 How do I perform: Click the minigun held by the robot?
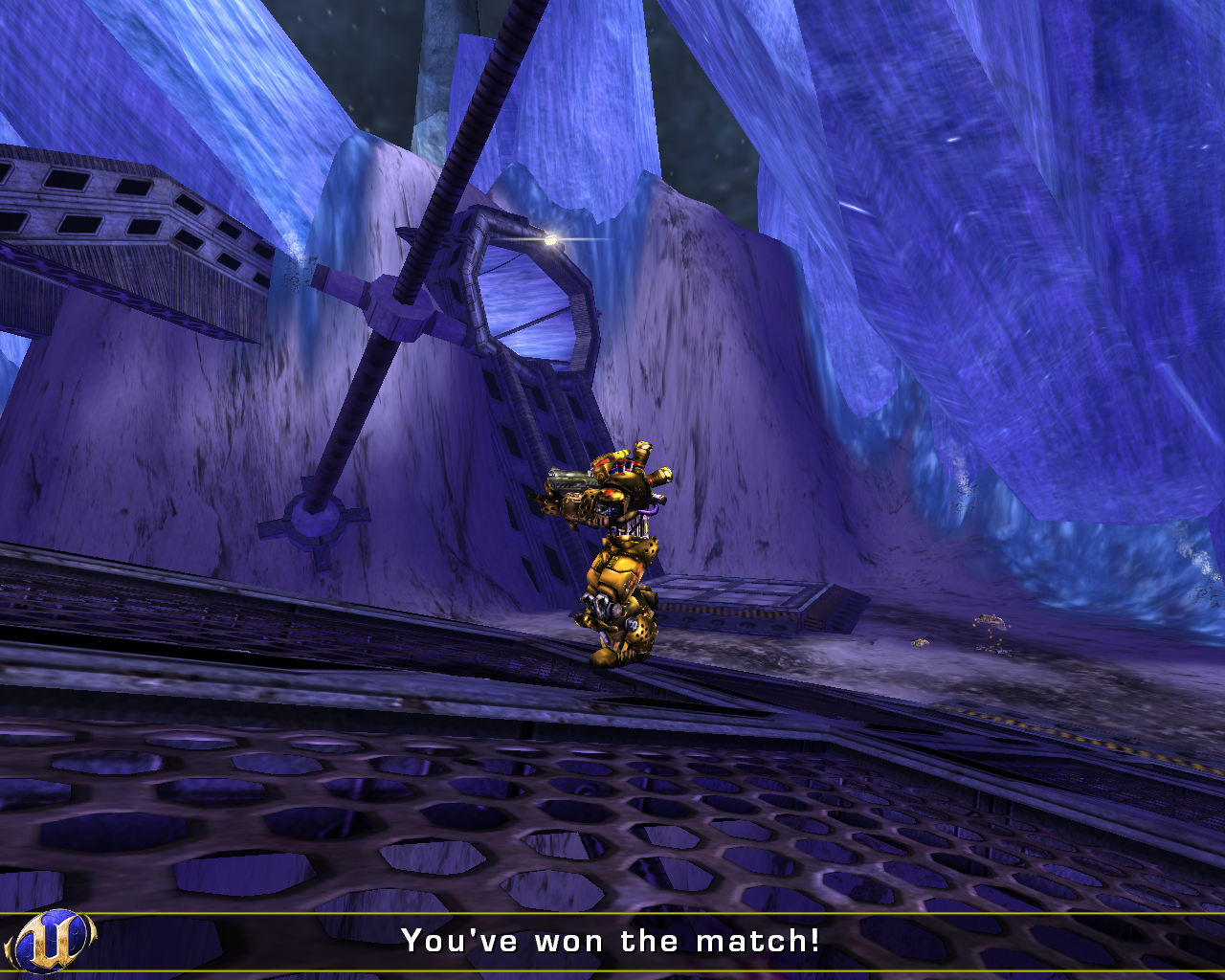pyautogui.click(x=572, y=479)
